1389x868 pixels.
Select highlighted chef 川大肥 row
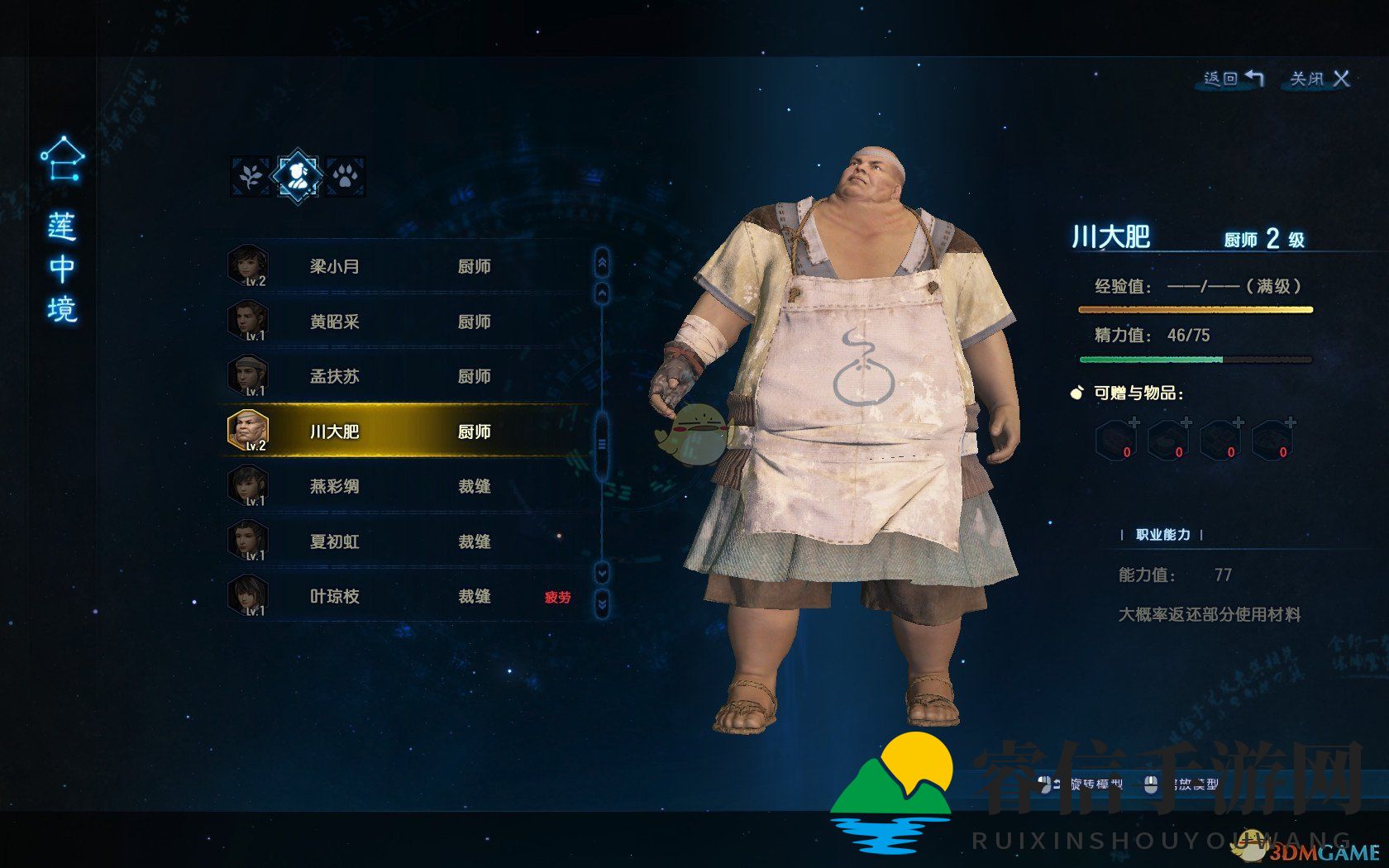point(405,432)
